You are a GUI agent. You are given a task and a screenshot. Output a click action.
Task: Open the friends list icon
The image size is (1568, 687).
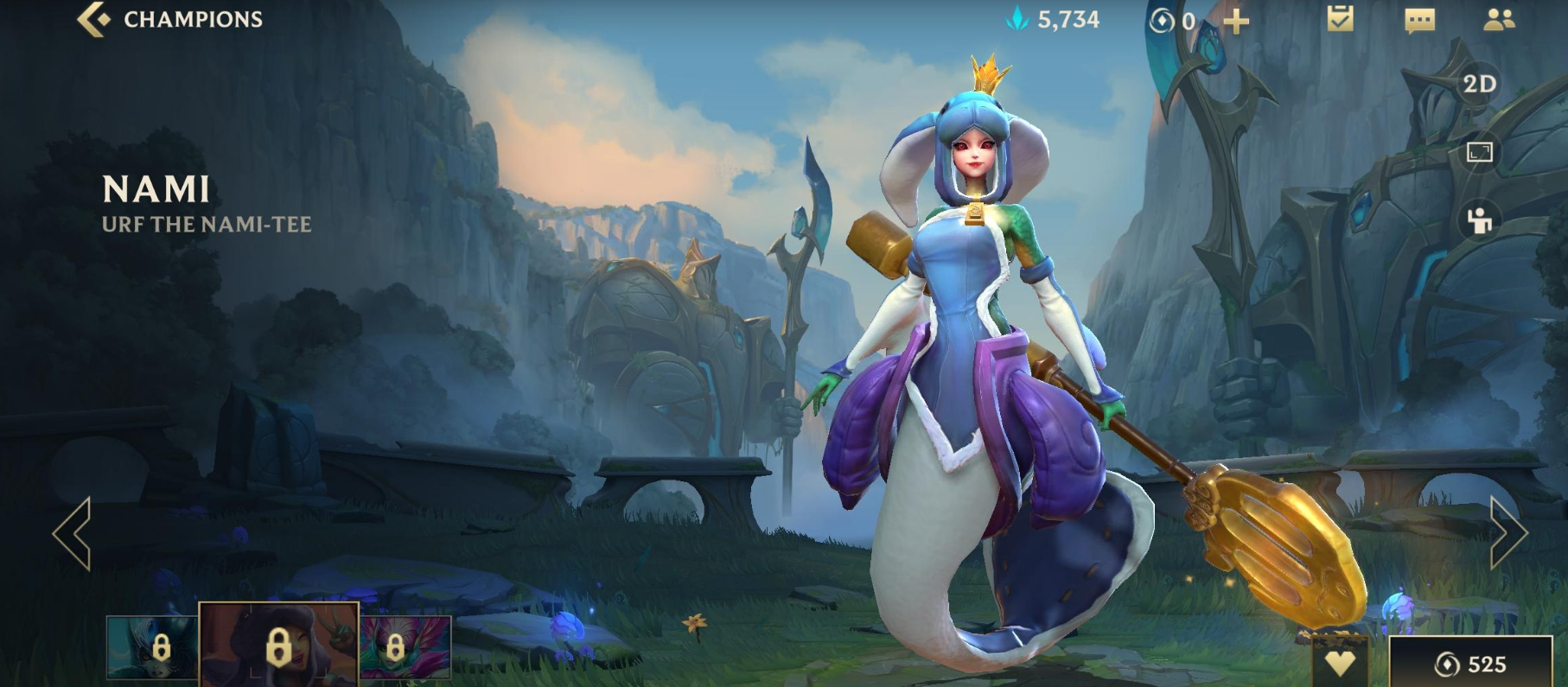(1499, 20)
